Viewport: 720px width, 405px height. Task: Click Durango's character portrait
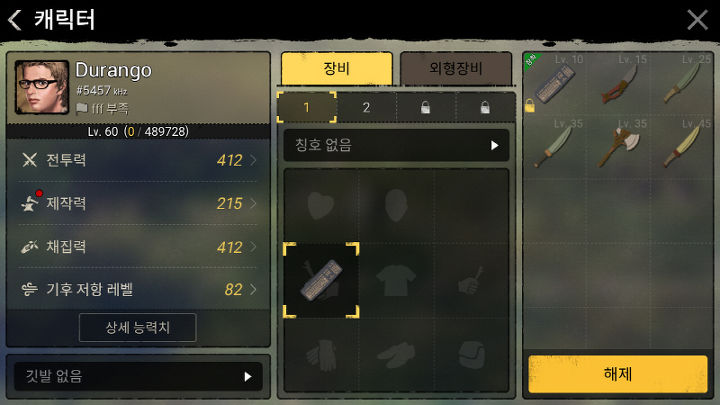42,88
